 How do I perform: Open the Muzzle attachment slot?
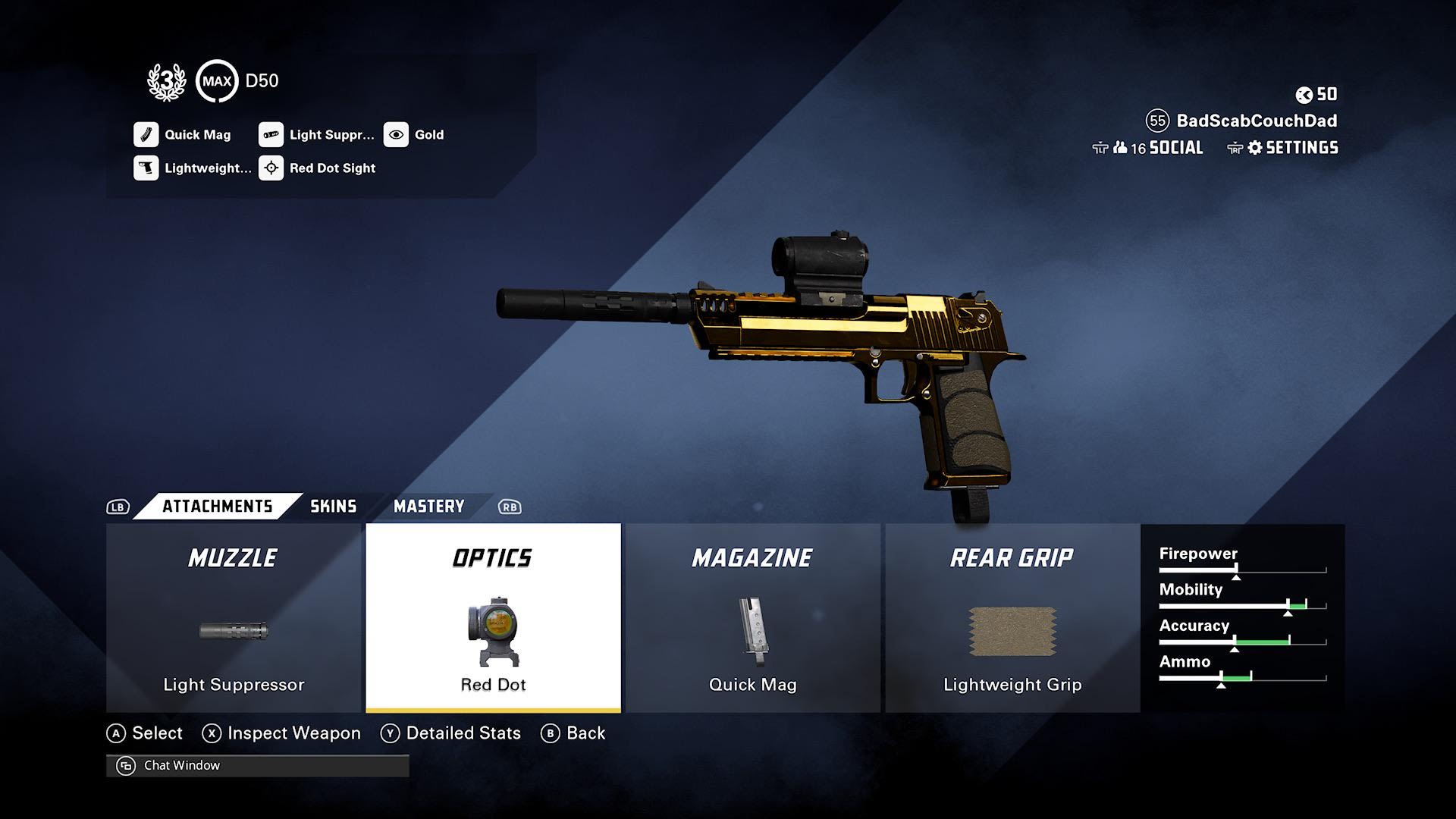[234, 618]
